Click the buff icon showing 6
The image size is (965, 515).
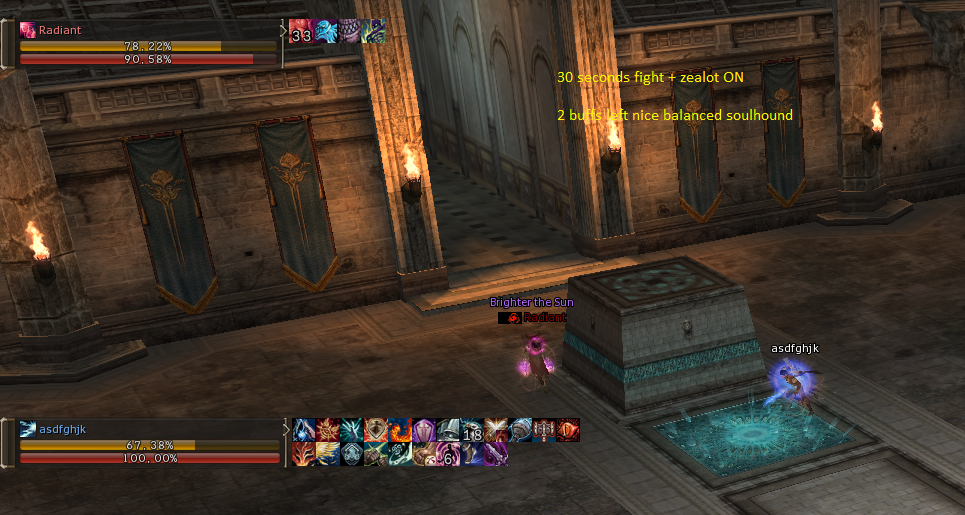pos(448,454)
